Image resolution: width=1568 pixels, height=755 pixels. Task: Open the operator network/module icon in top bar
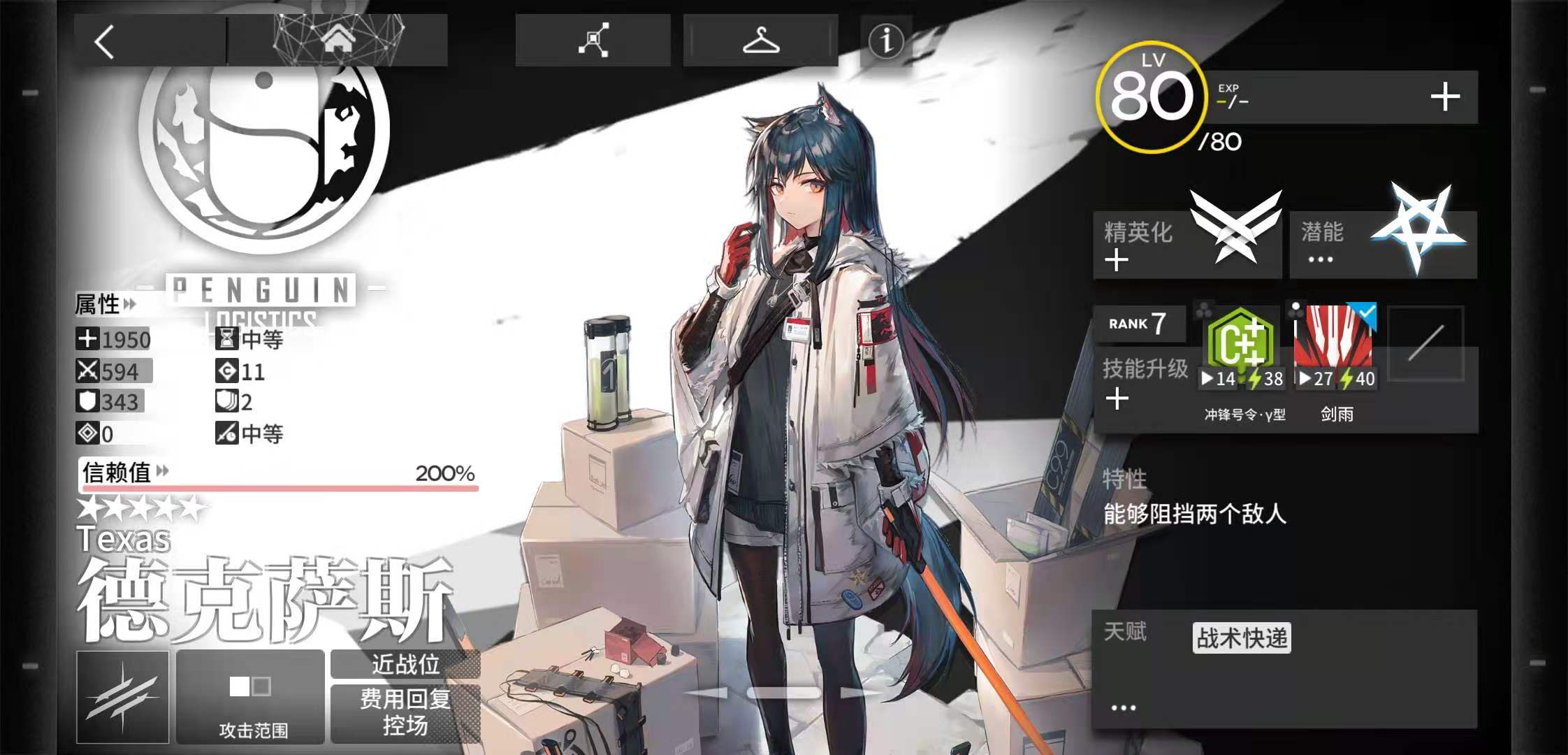[x=593, y=40]
